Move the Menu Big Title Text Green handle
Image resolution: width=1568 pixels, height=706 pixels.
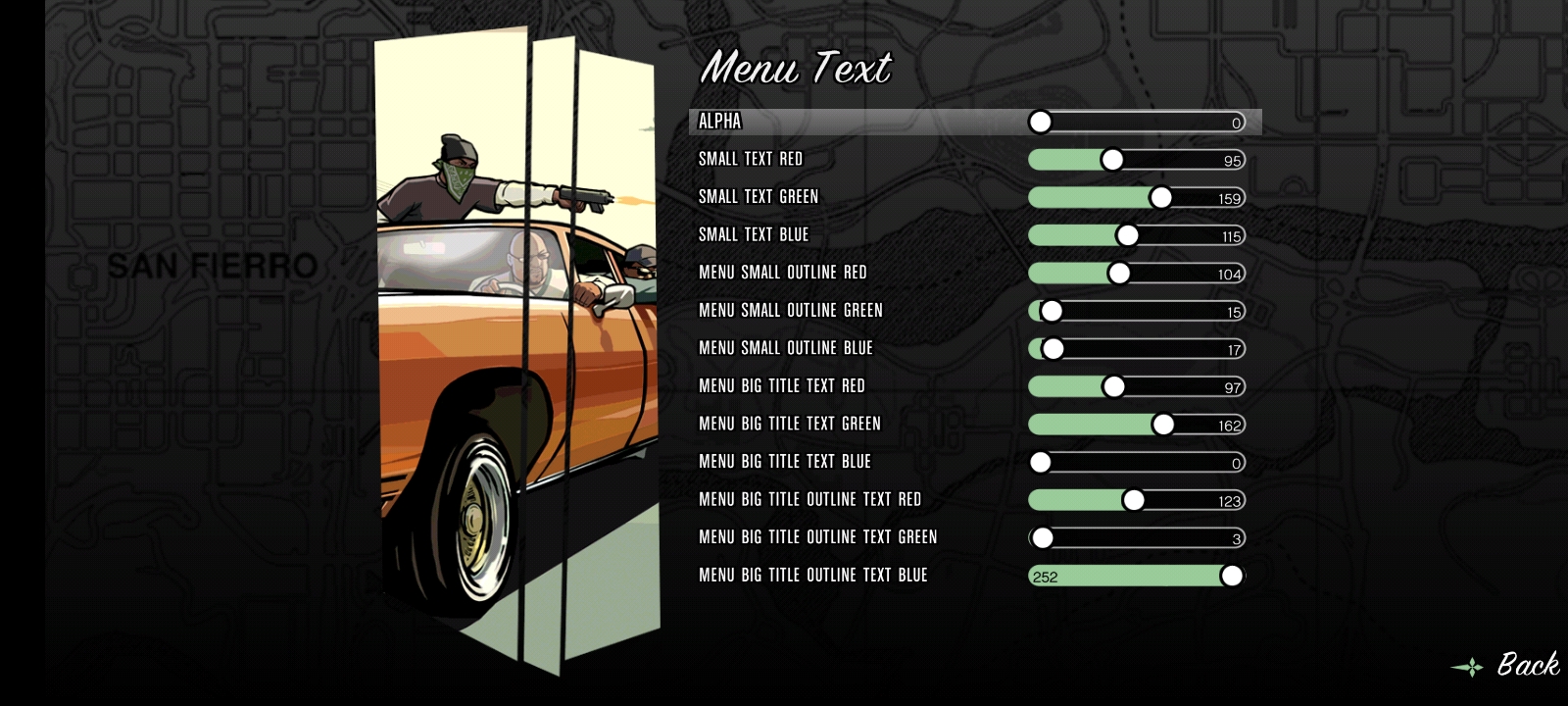[x=1162, y=424]
